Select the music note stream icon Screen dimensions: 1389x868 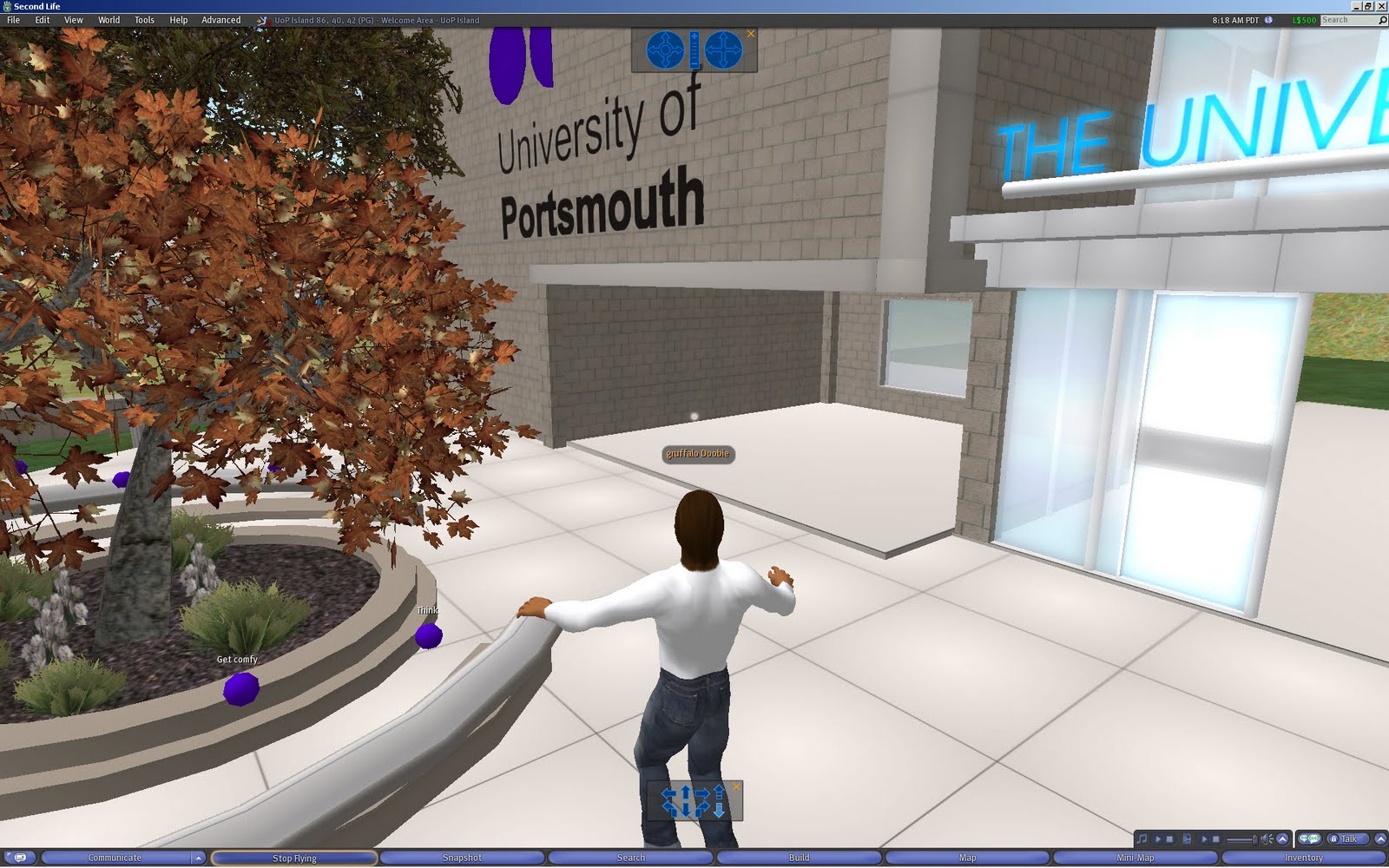tap(1142, 839)
